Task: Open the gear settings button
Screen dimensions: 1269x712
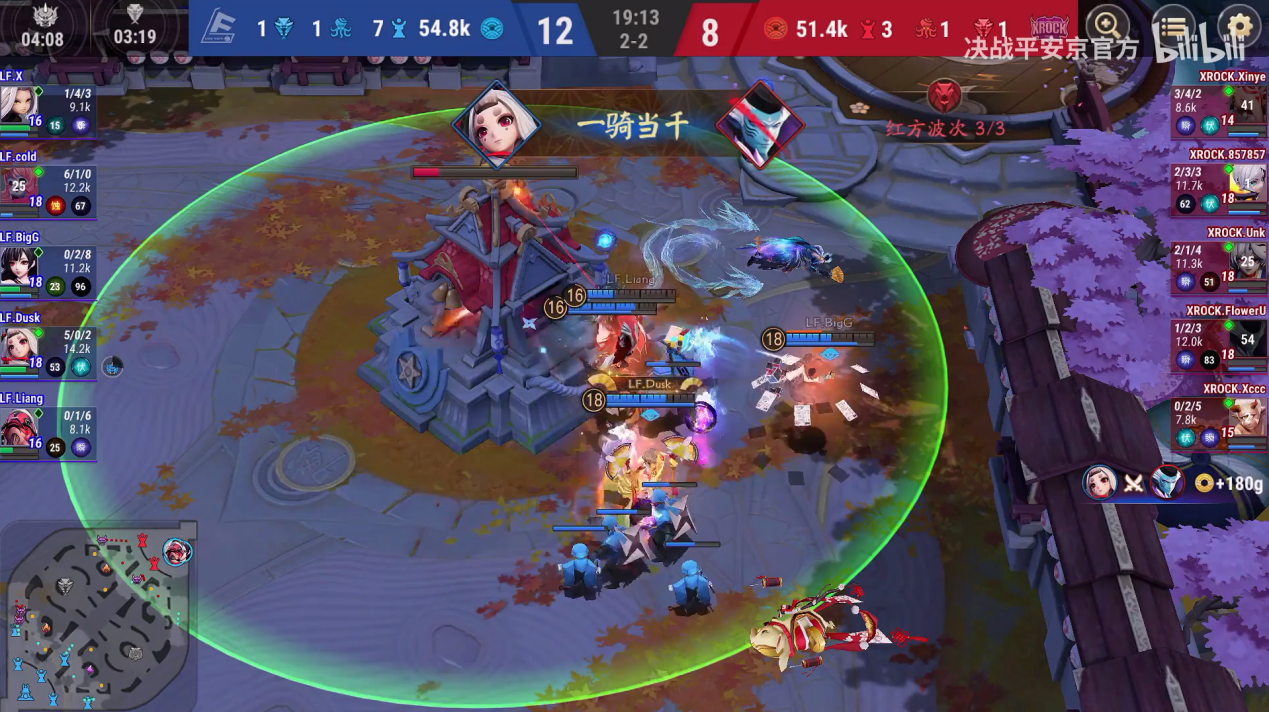Action: 1240,25
